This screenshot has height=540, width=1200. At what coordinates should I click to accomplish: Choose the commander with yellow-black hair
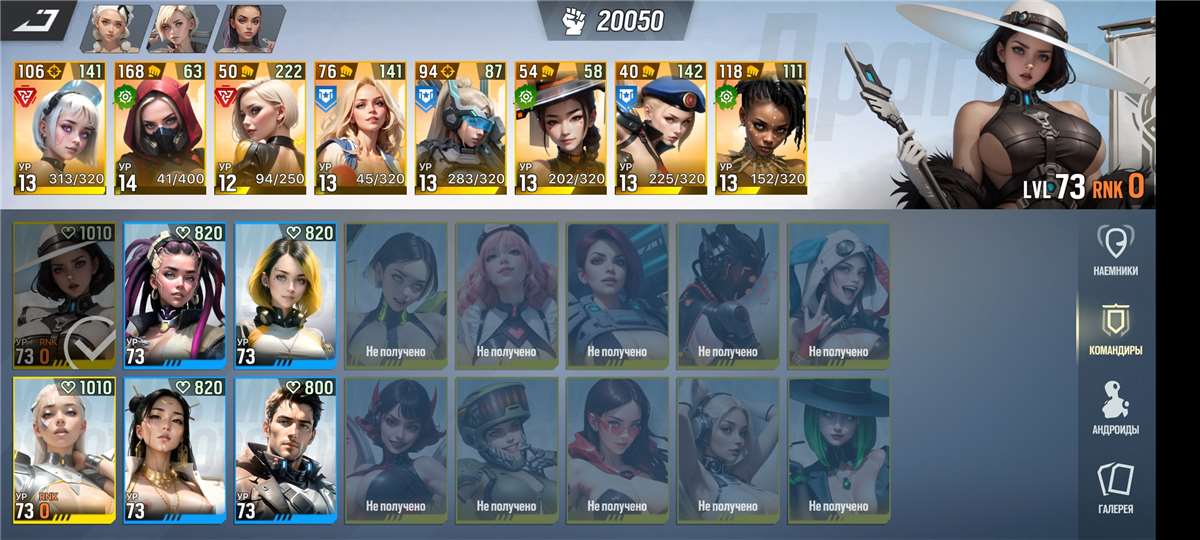(x=285, y=296)
